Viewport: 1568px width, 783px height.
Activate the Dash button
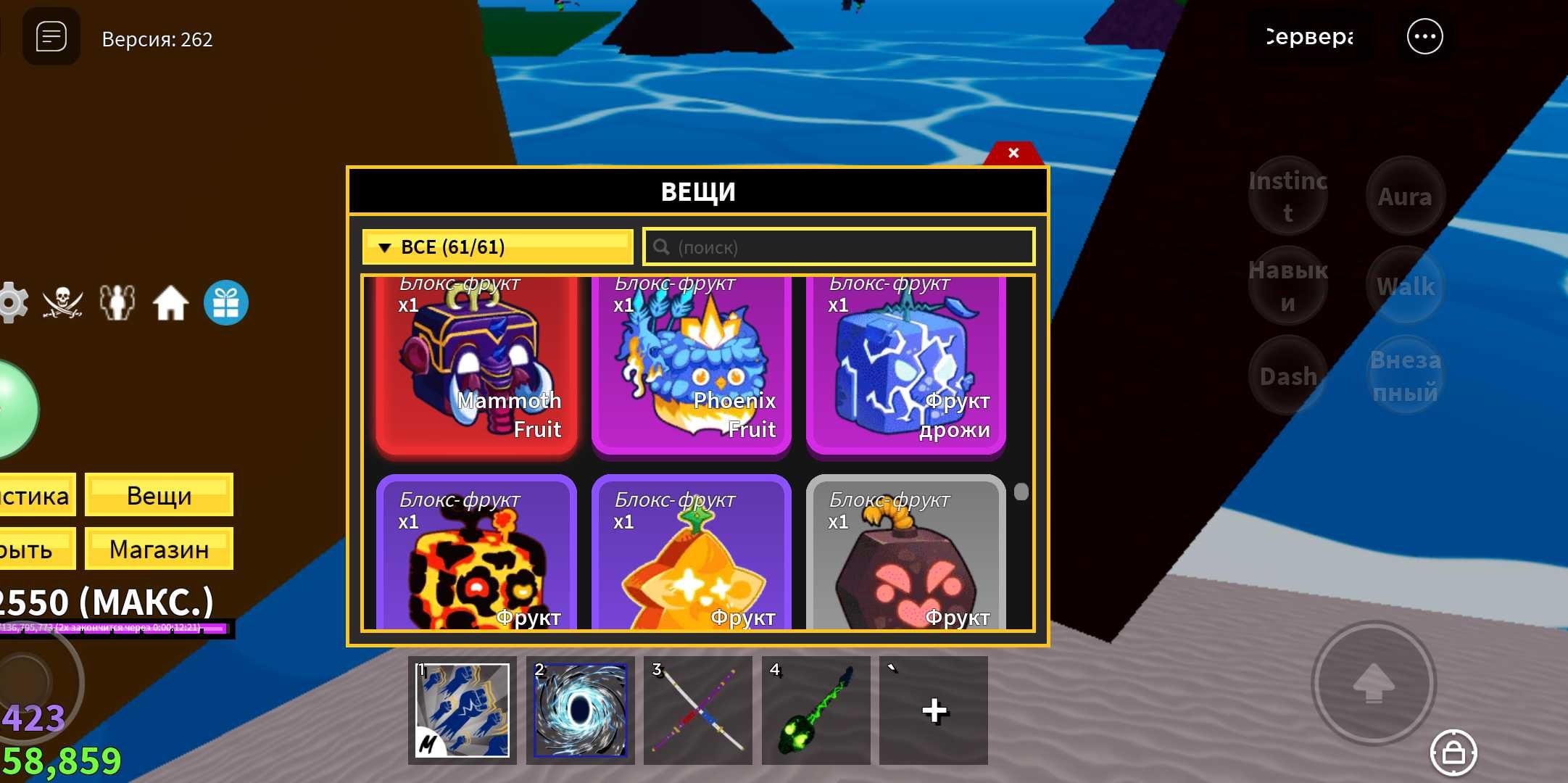click(1288, 376)
